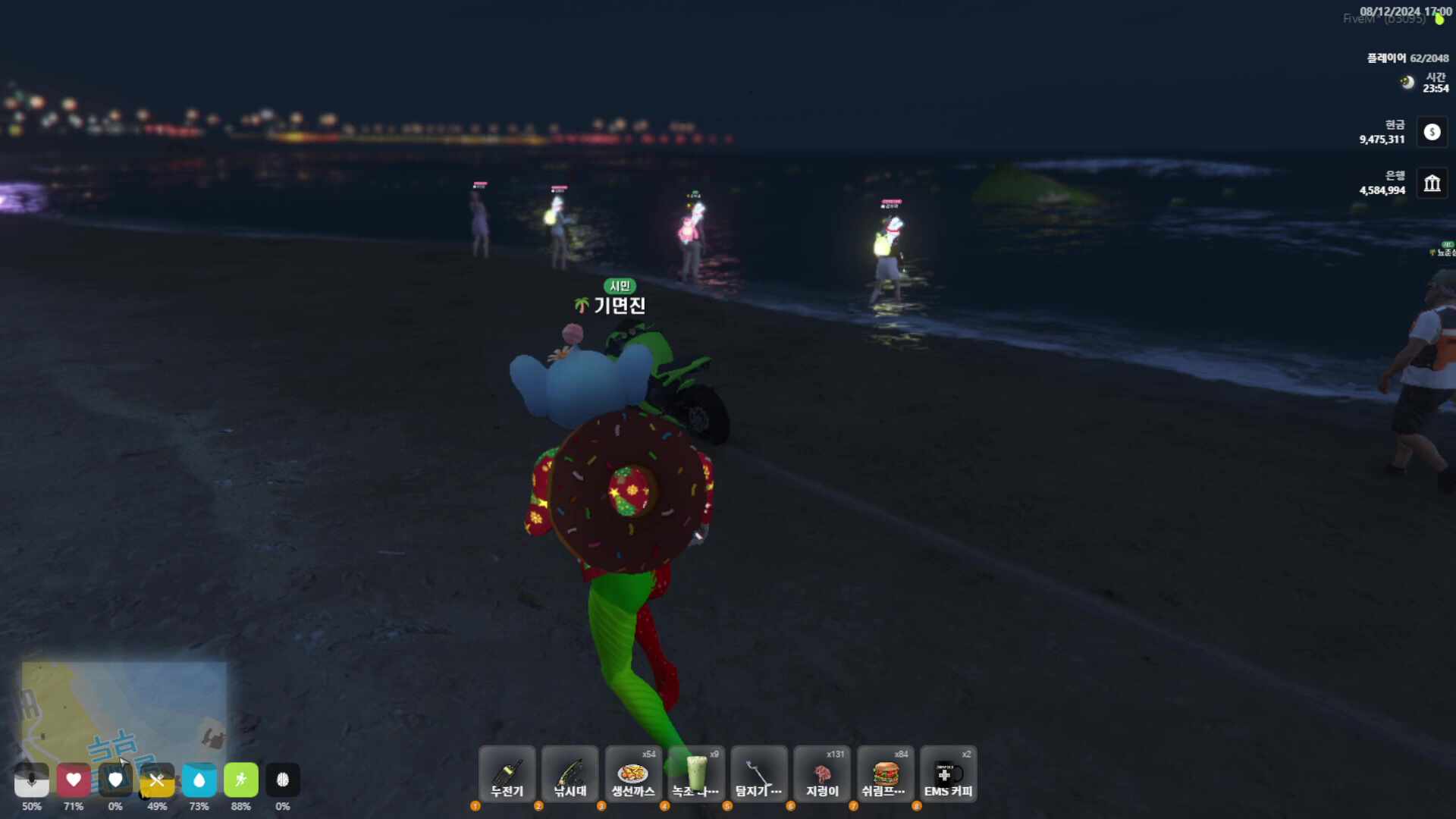The width and height of the screenshot is (1456, 819).
Task: Choose the green latte drink slot
Action: pyautogui.click(x=696, y=774)
